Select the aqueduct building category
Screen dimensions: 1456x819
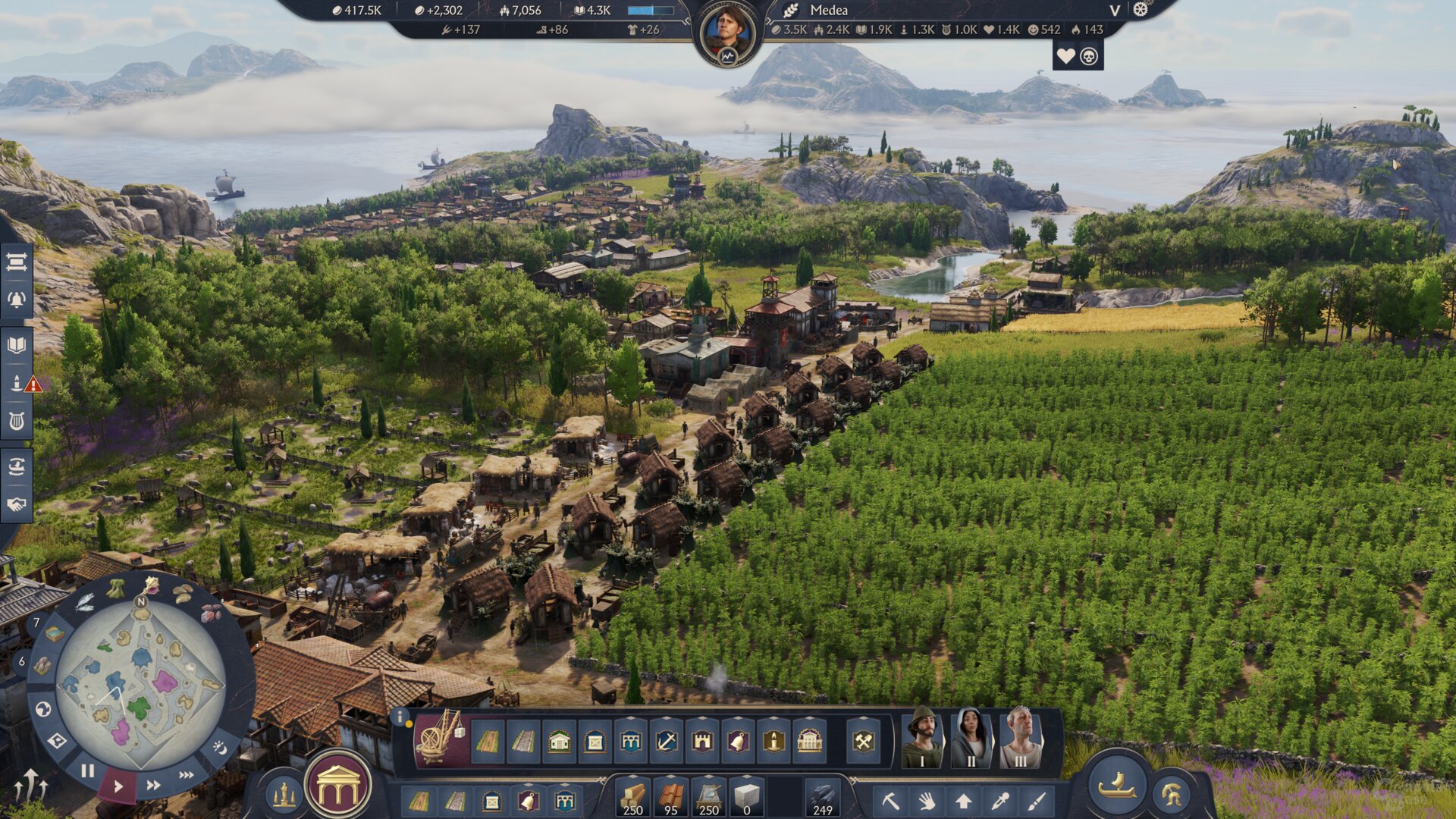631,741
